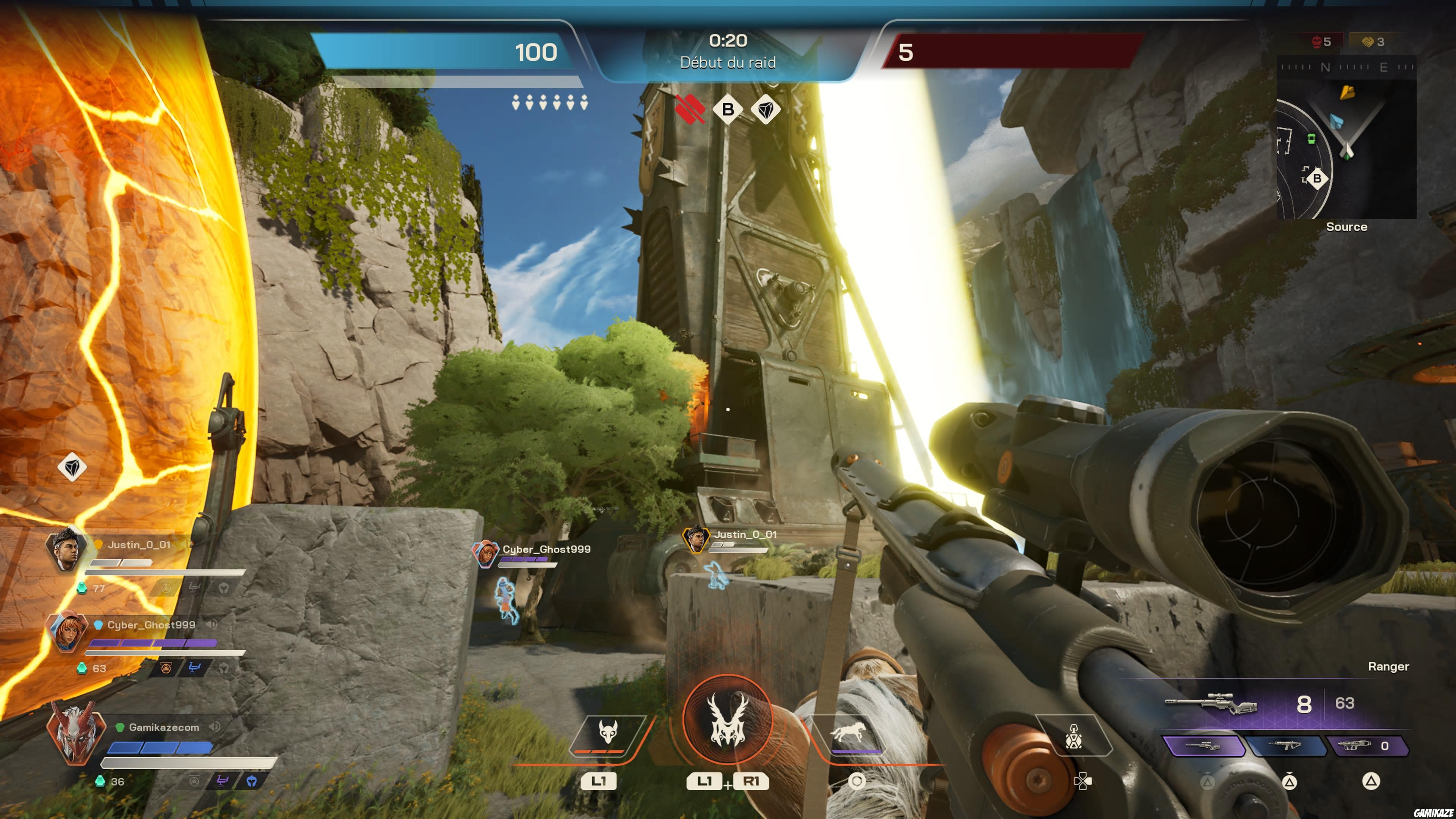Toggle the speaker icon next to Gamikazecom

tap(214, 727)
